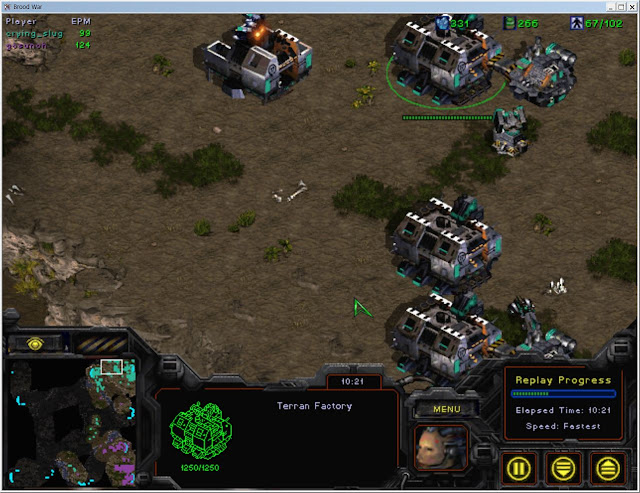Pause the replay playback
Screen dimensions: 640x493
click(x=519, y=465)
